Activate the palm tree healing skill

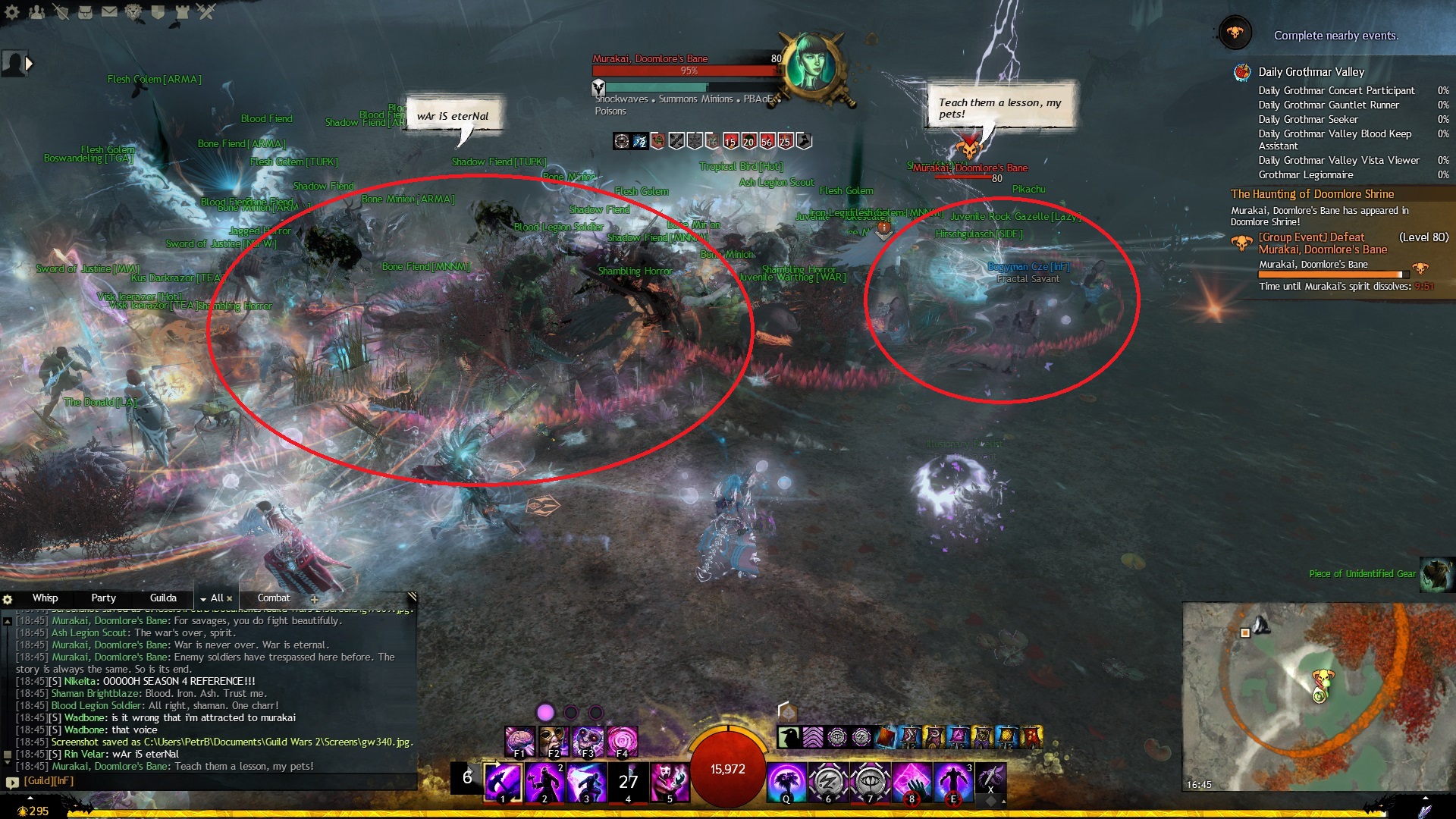(x=786, y=783)
